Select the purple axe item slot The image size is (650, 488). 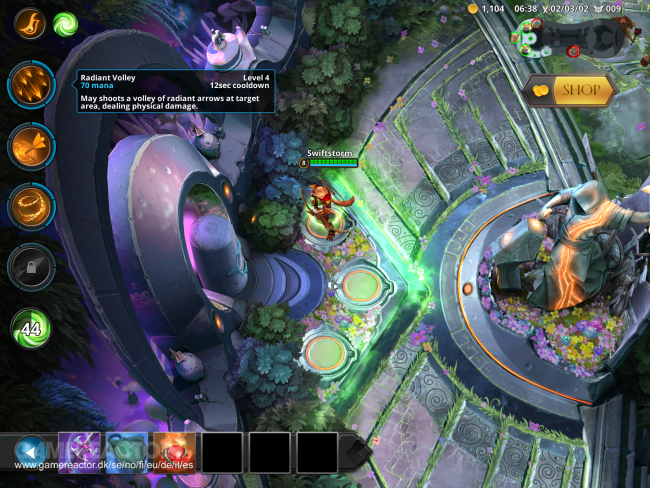(79, 452)
